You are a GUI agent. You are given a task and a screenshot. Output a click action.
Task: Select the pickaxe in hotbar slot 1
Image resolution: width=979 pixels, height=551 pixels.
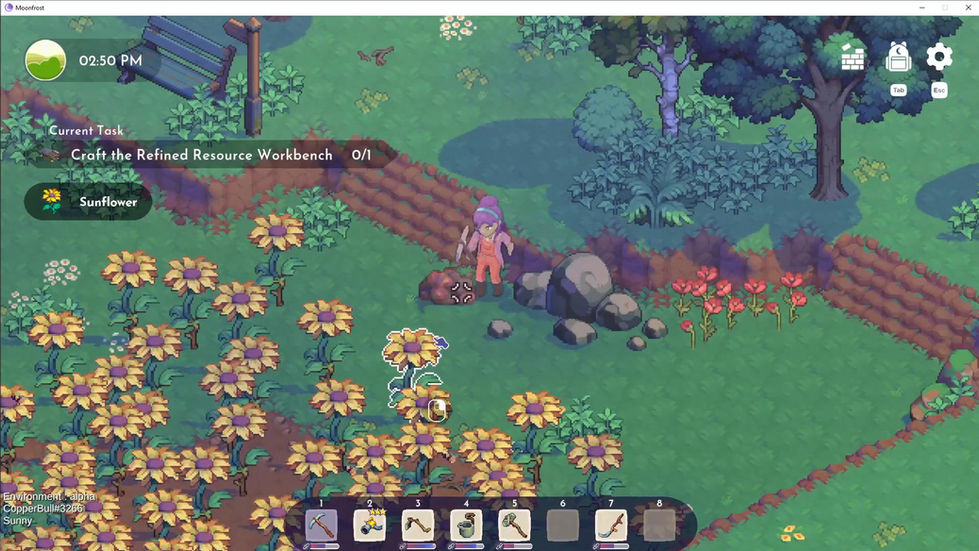click(321, 526)
